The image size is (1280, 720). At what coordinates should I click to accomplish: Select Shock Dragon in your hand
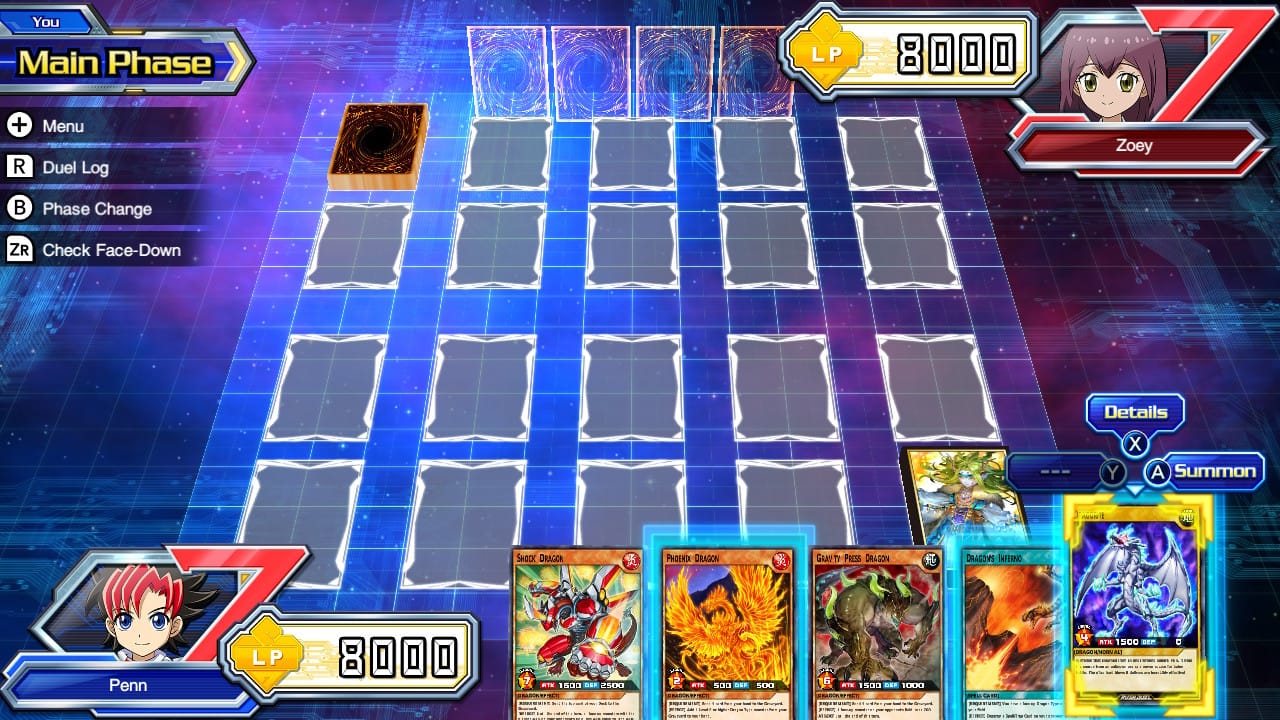[x=575, y=620]
